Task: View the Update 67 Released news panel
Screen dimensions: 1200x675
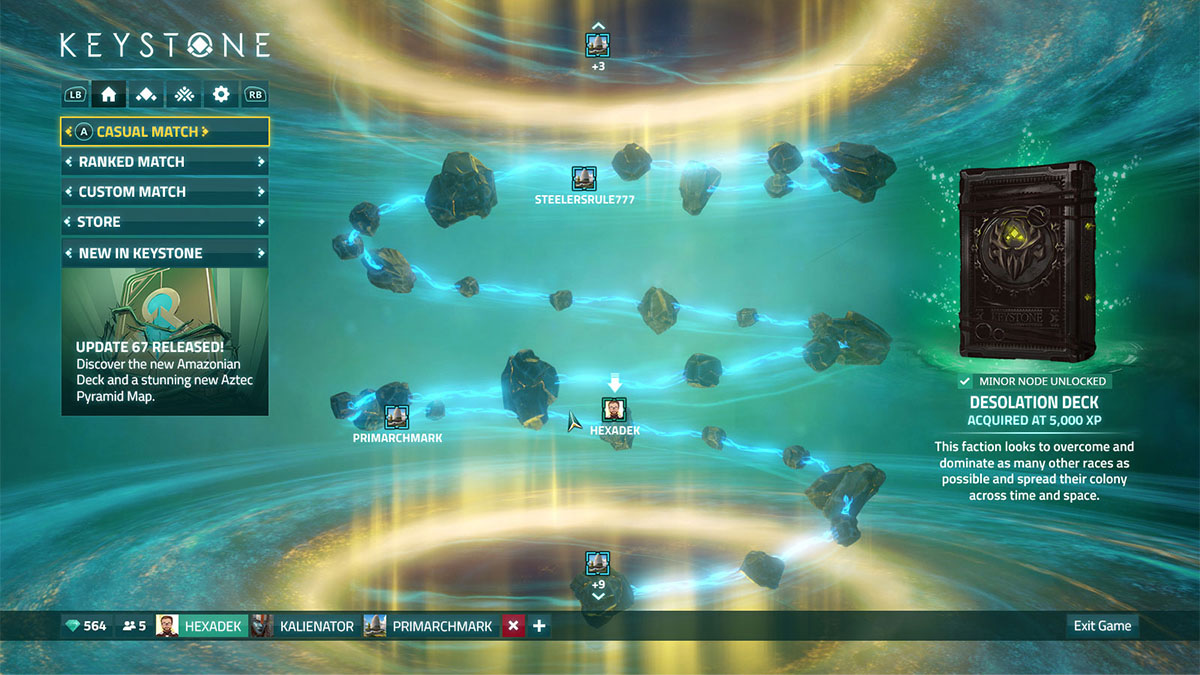Action: [164, 340]
